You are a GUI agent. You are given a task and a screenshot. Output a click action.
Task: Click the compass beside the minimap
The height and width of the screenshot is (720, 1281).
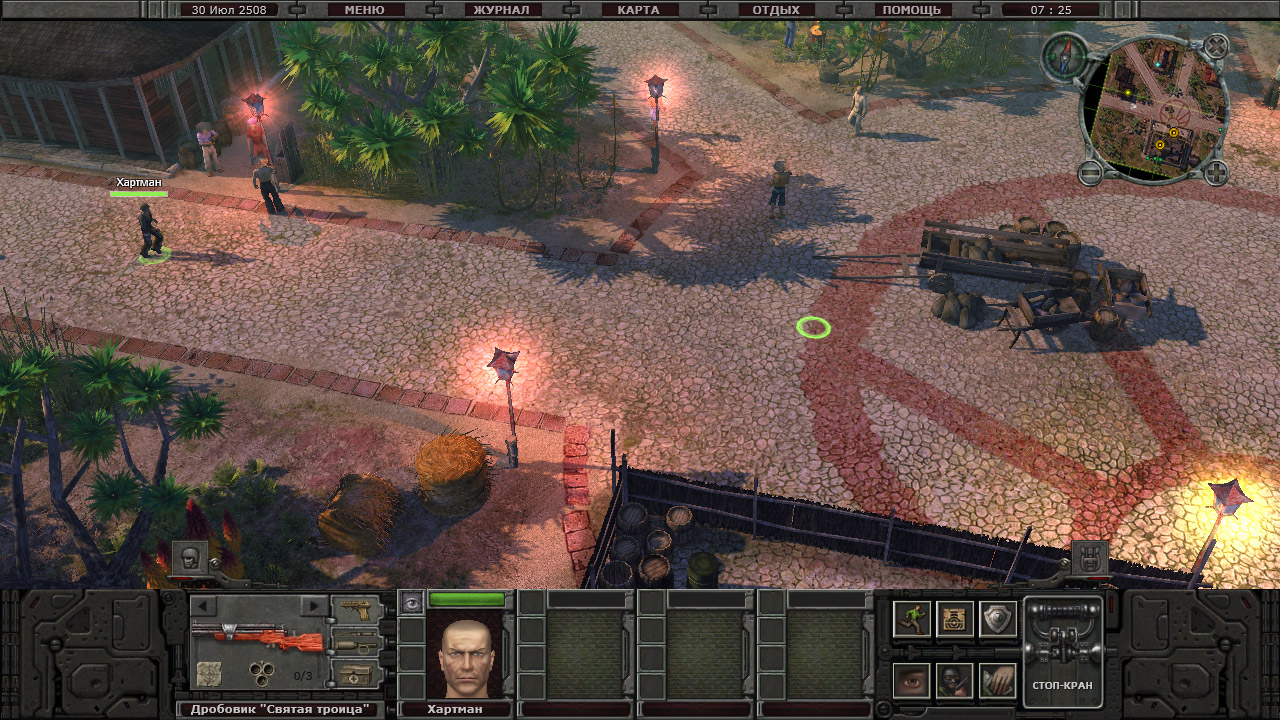(1062, 55)
